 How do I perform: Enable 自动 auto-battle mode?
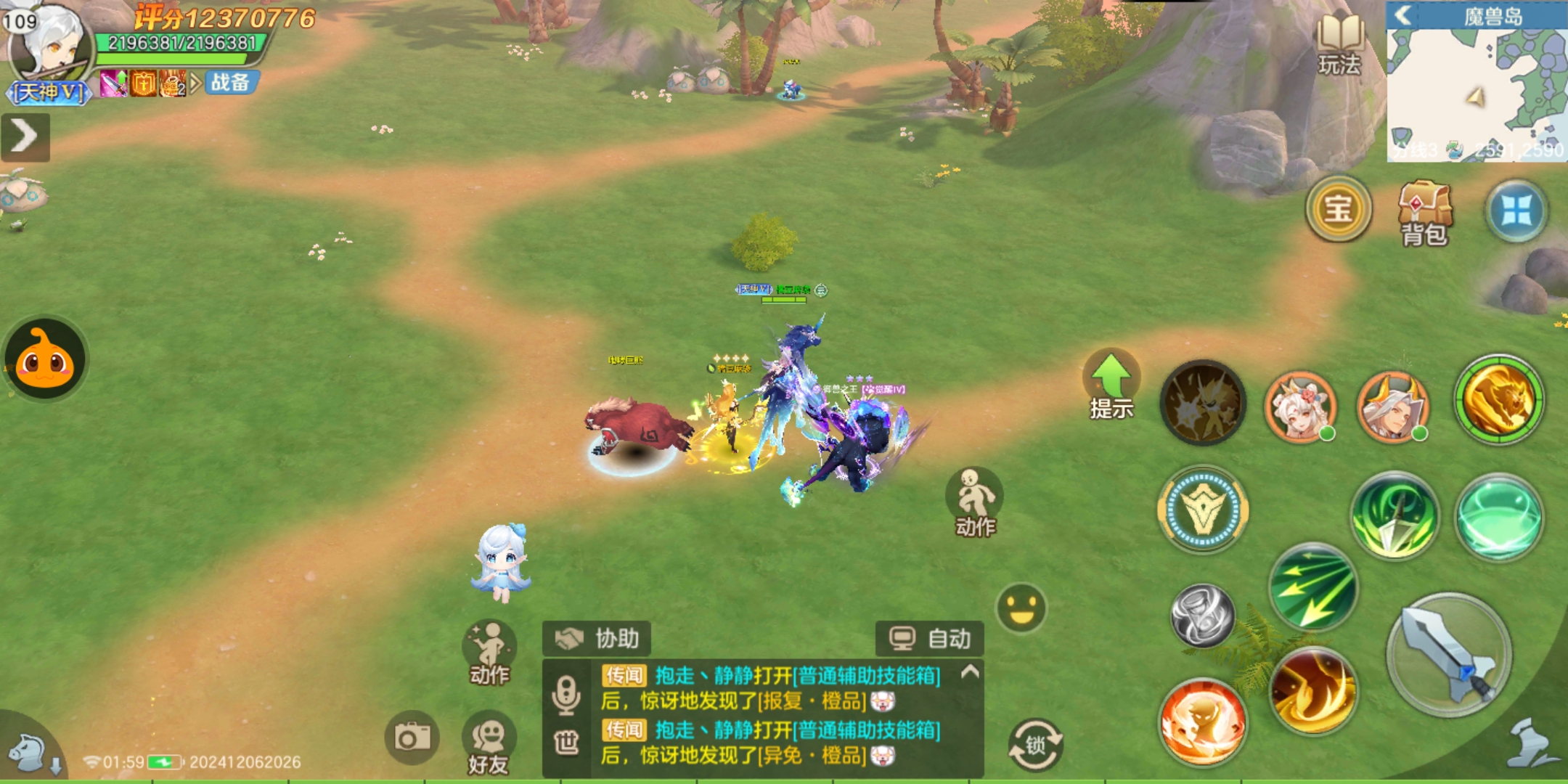(930, 639)
